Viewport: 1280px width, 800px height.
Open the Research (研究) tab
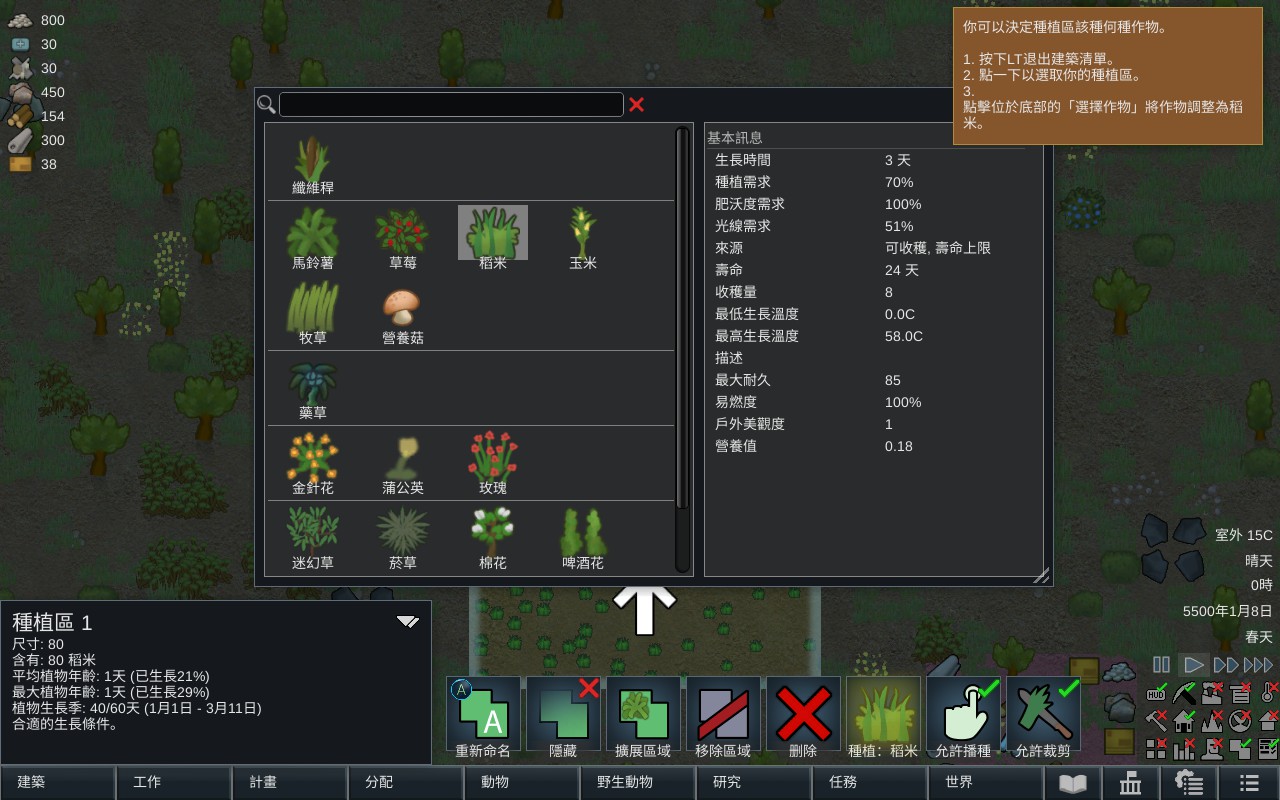[x=753, y=782]
